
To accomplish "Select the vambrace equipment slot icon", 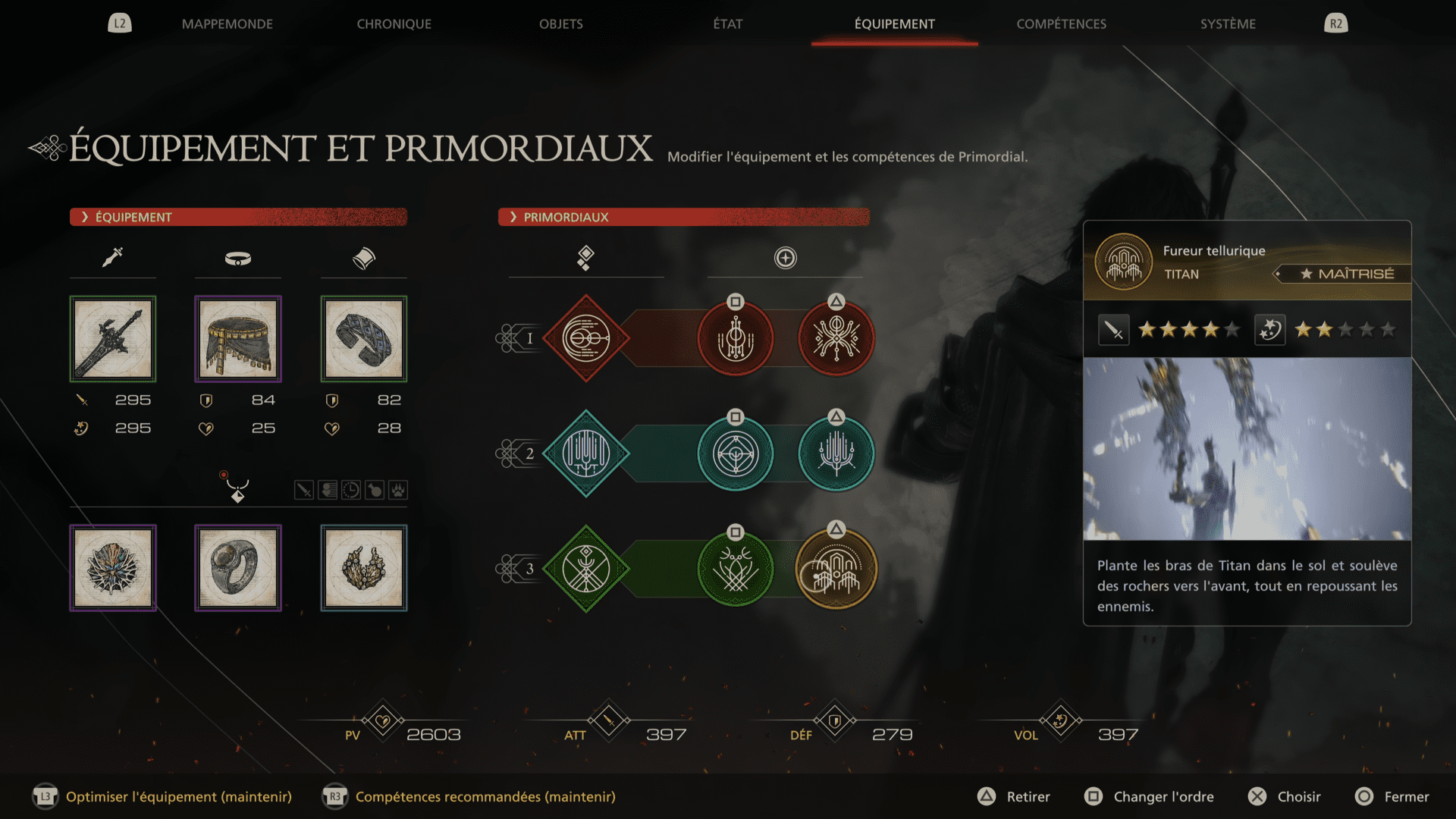I will pos(363,257).
